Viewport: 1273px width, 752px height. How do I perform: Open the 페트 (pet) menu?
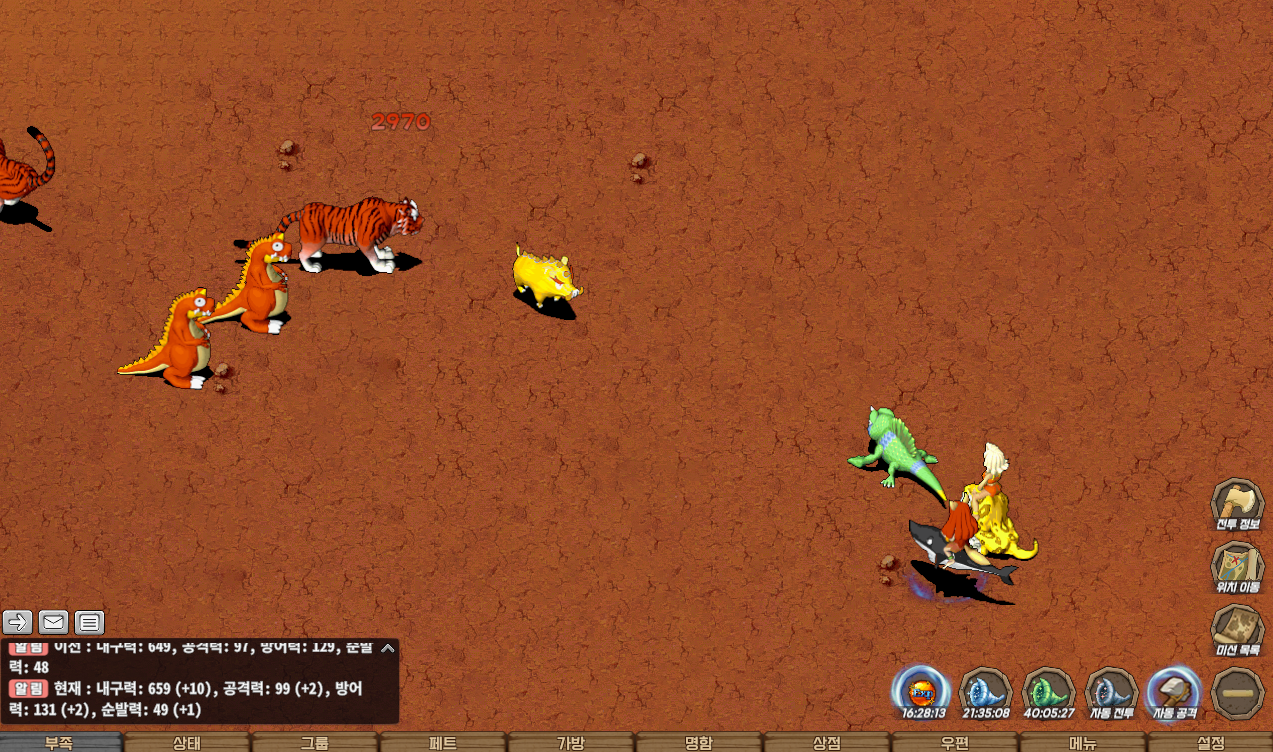[443, 743]
